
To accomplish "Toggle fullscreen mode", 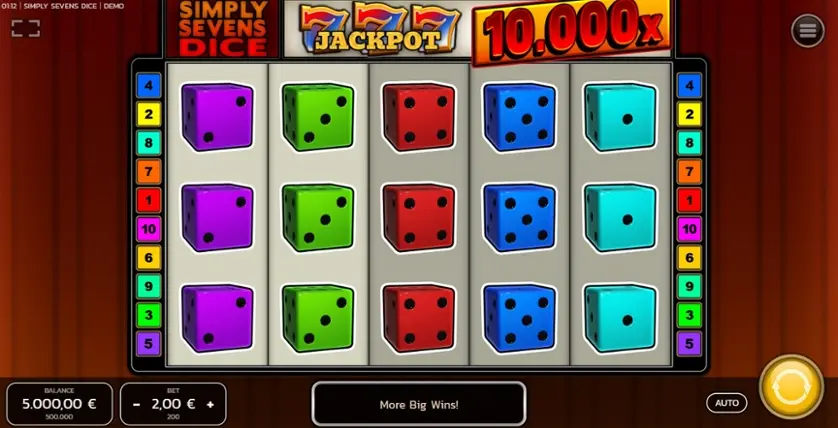I will pyautogui.click(x=26, y=28).
